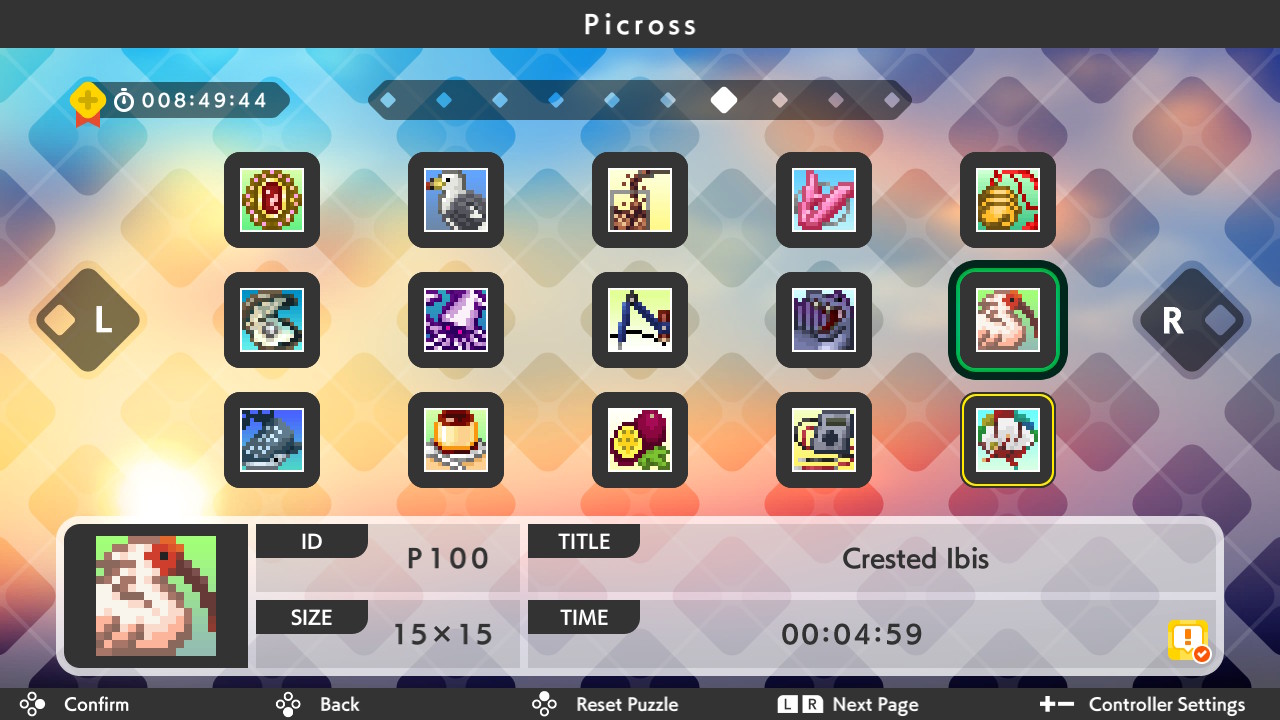This screenshot has width=1280, height=720.
Task: Choose the bubble tea drink puzzle
Action: click(640, 200)
